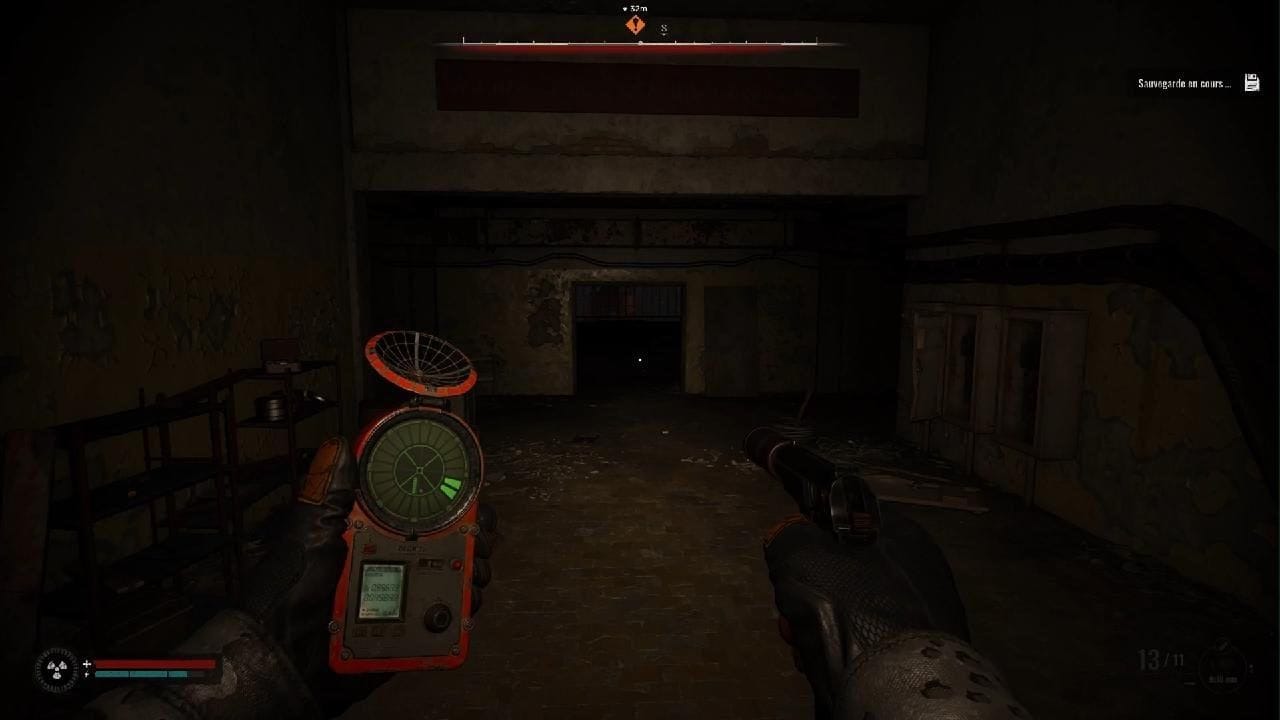The image size is (1280, 720).
Task: Click the center aiming dot
Action: 639,359
